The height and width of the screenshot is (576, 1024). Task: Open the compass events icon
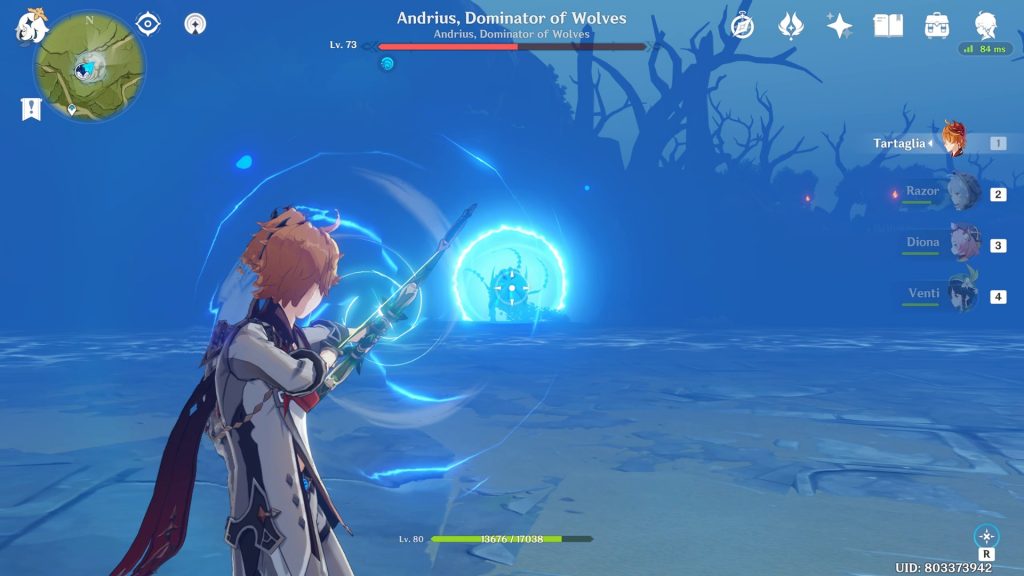(742, 26)
